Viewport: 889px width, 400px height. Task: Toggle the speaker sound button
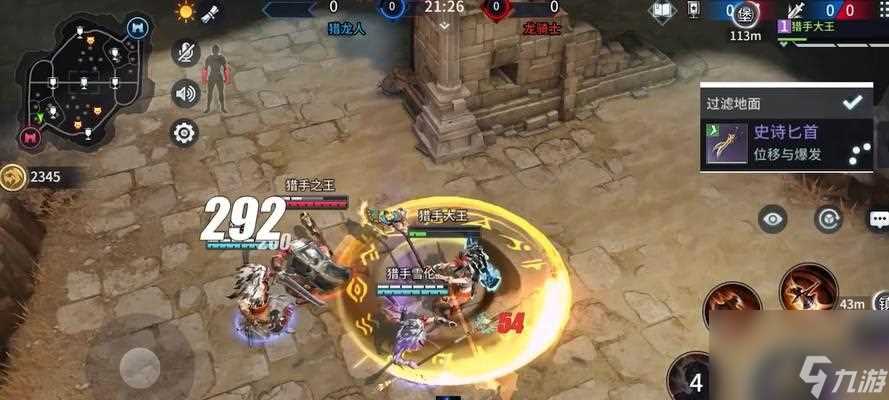(x=185, y=94)
